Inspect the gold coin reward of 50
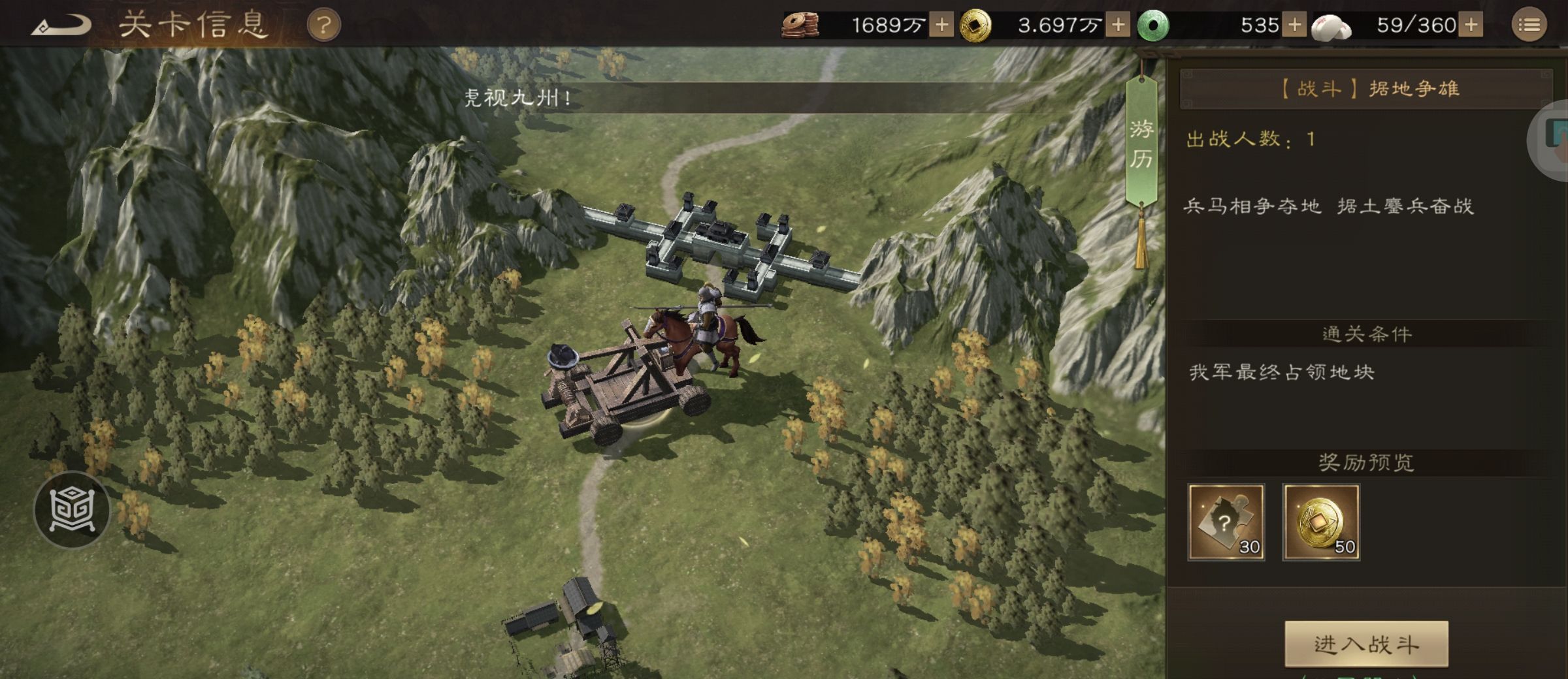 point(1321,522)
